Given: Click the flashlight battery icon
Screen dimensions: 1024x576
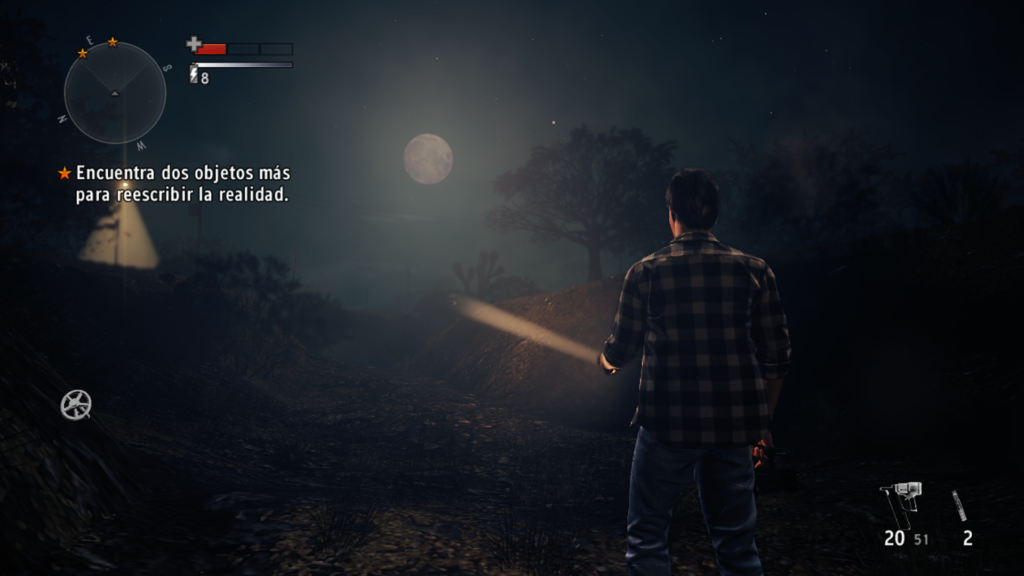Looking at the screenshot, I should [x=194, y=76].
